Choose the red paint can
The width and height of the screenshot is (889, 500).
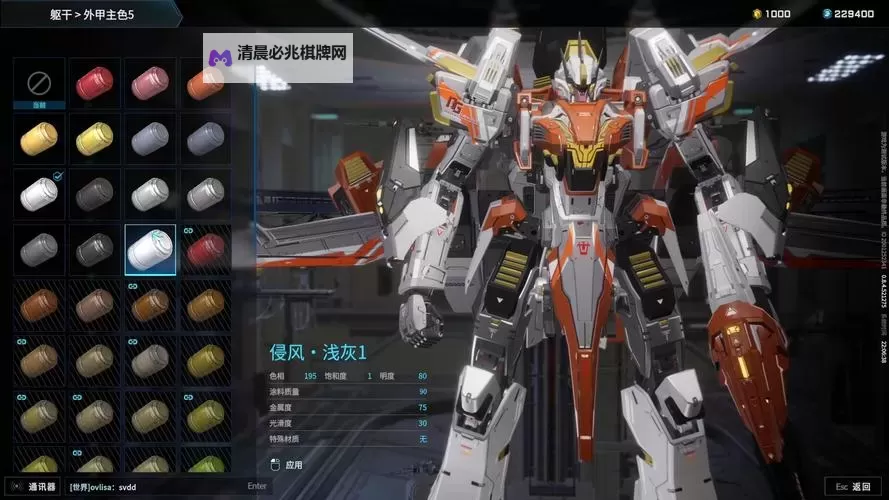95,82
